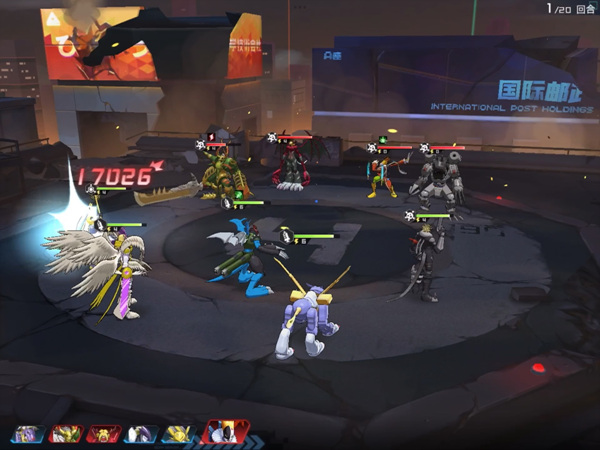This screenshot has height=450, width=600.
Task: Choose the white-and-purple creature turn portrait
Action: 140,434
